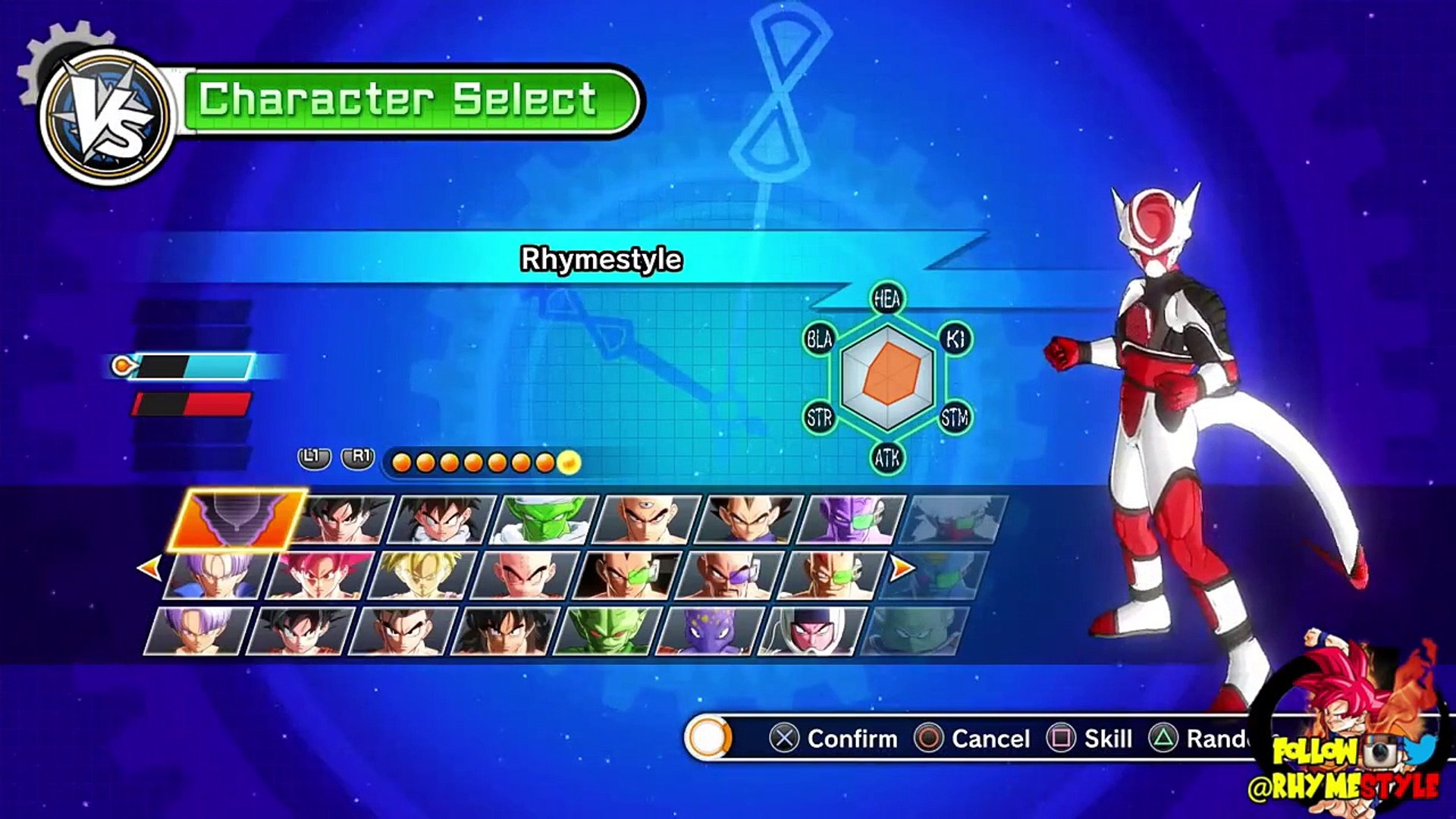Screen dimensions: 1456x819
Task: Select red-haired Super Saiyan God Goku
Action: (x=319, y=576)
